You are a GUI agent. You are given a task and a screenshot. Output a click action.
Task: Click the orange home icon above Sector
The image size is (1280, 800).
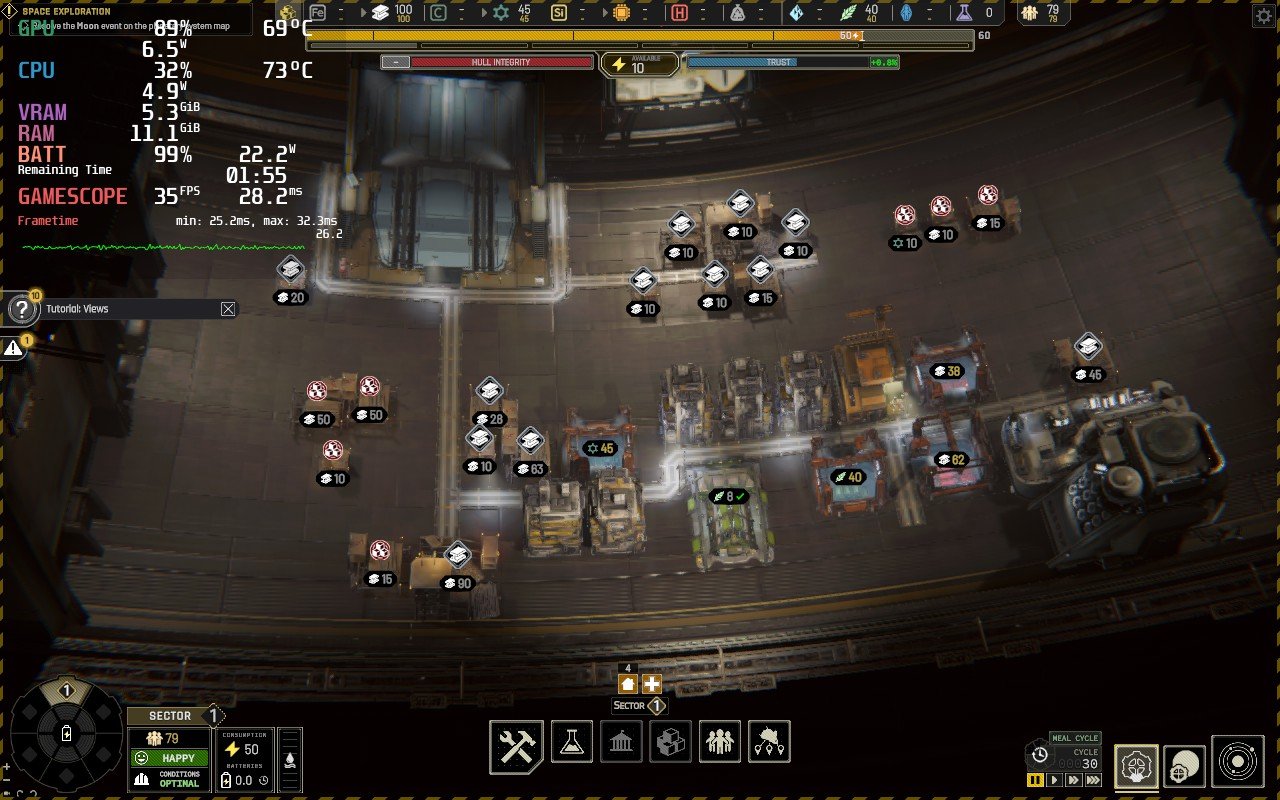[628, 684]
